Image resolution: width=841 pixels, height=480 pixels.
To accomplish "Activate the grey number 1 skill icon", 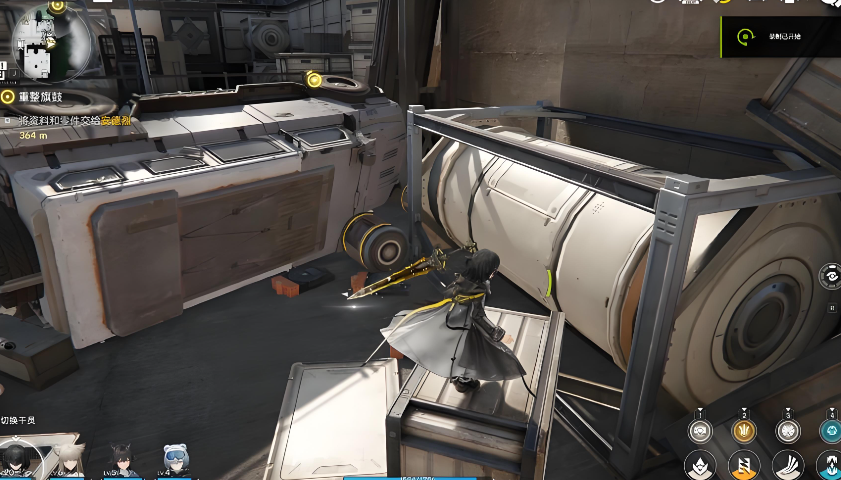I will coord(700,430).
